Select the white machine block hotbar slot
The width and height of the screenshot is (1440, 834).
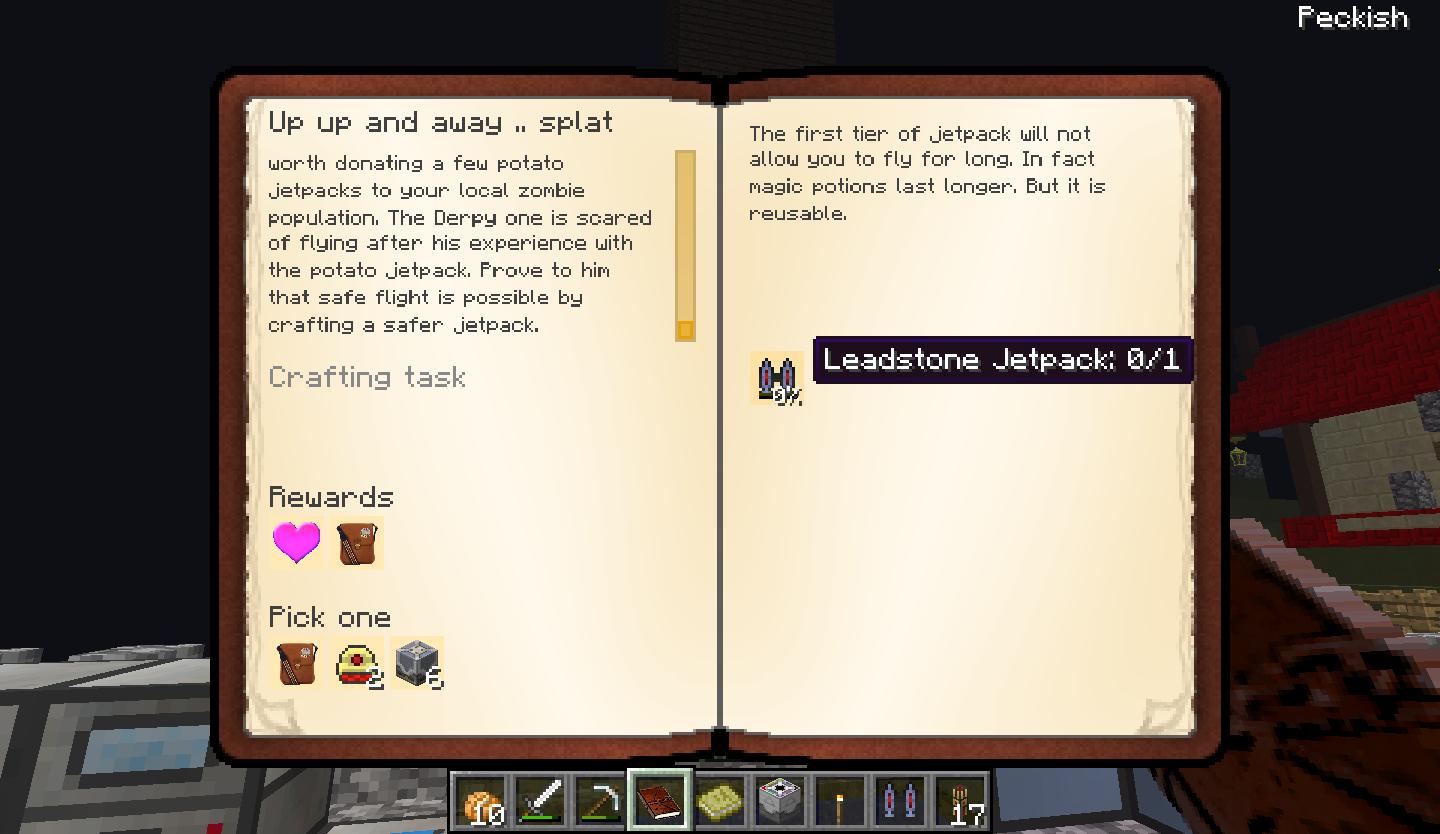coord(780,801)
